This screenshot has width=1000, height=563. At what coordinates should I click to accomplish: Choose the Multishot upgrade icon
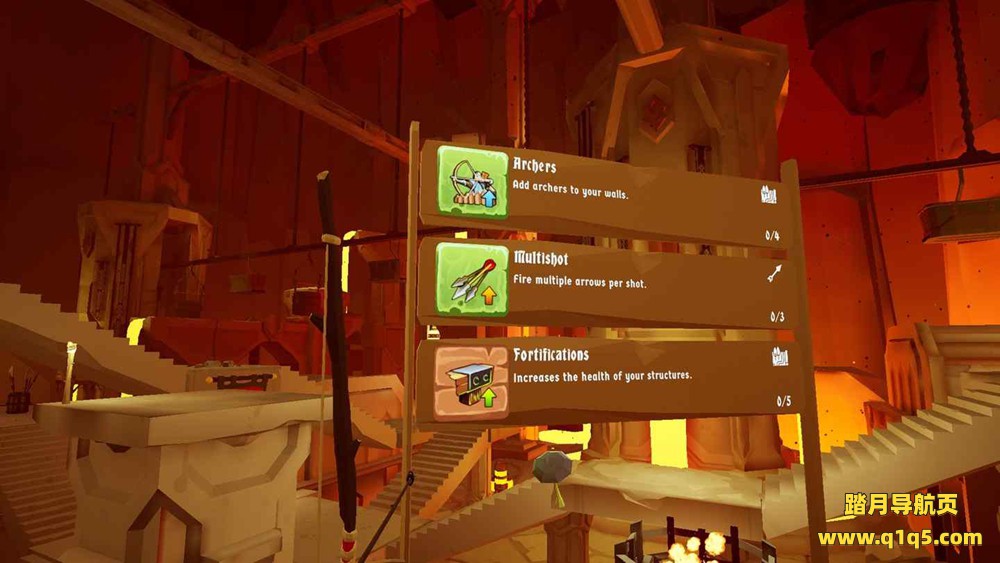(471, 281)
